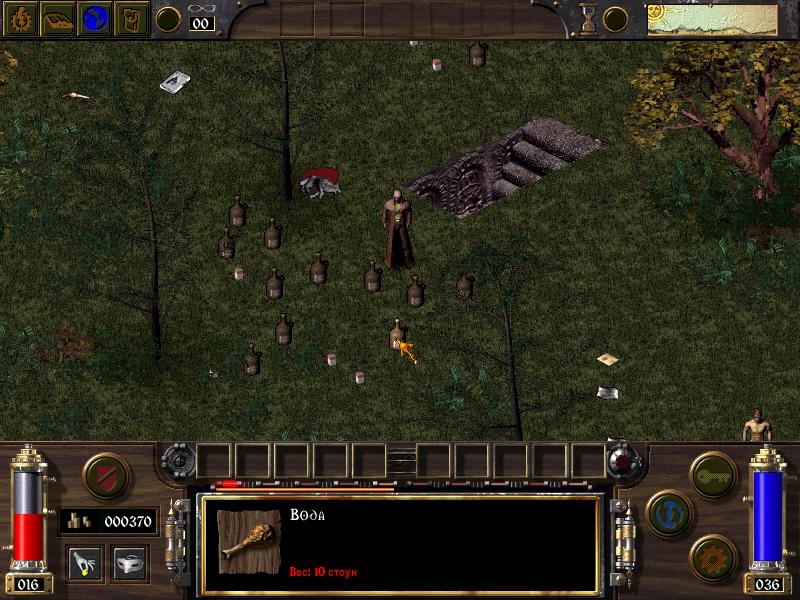Click the red-light dial right of the hotbar
The width and height of the screenshot is (800, 600).
pyautogui.click(x=624, y=461)
